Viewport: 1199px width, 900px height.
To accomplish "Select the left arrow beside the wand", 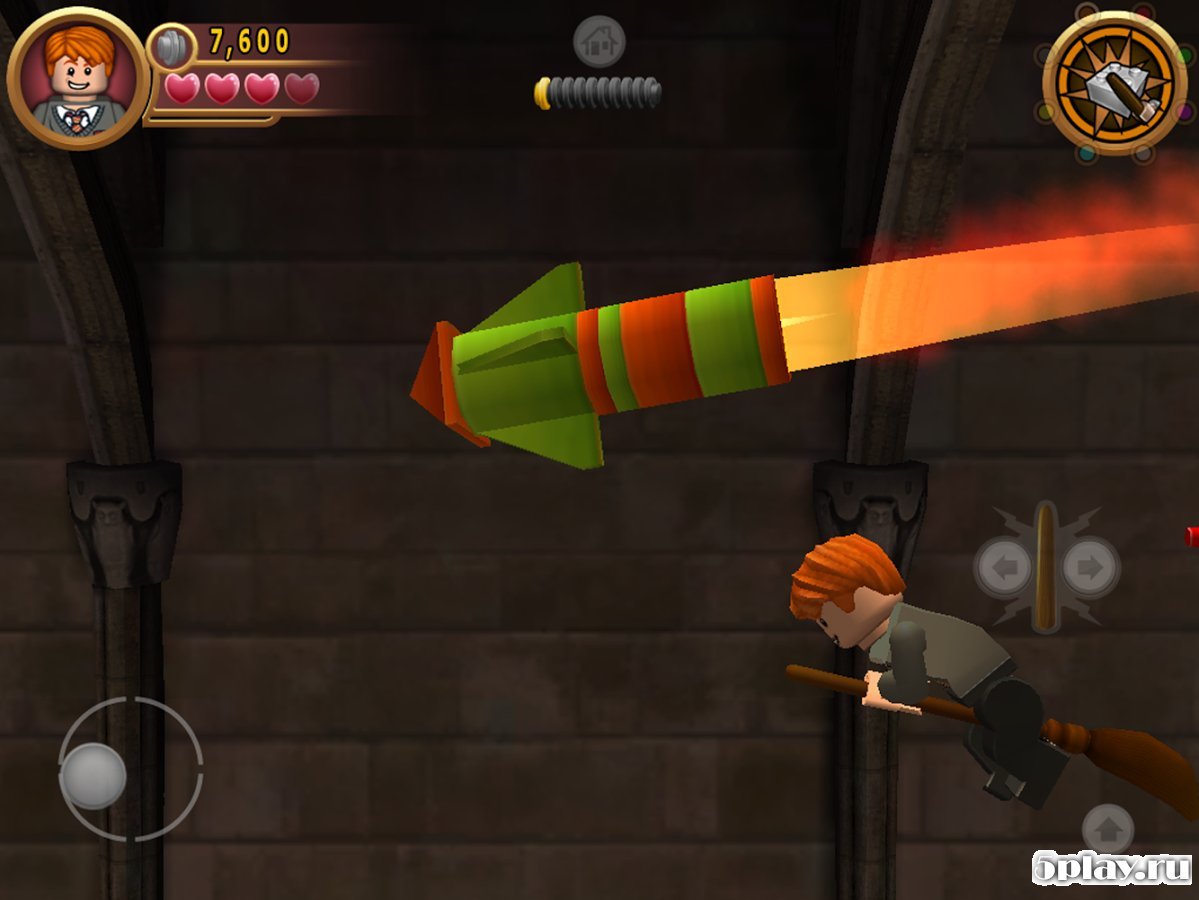I will (x=1003, y=567).
